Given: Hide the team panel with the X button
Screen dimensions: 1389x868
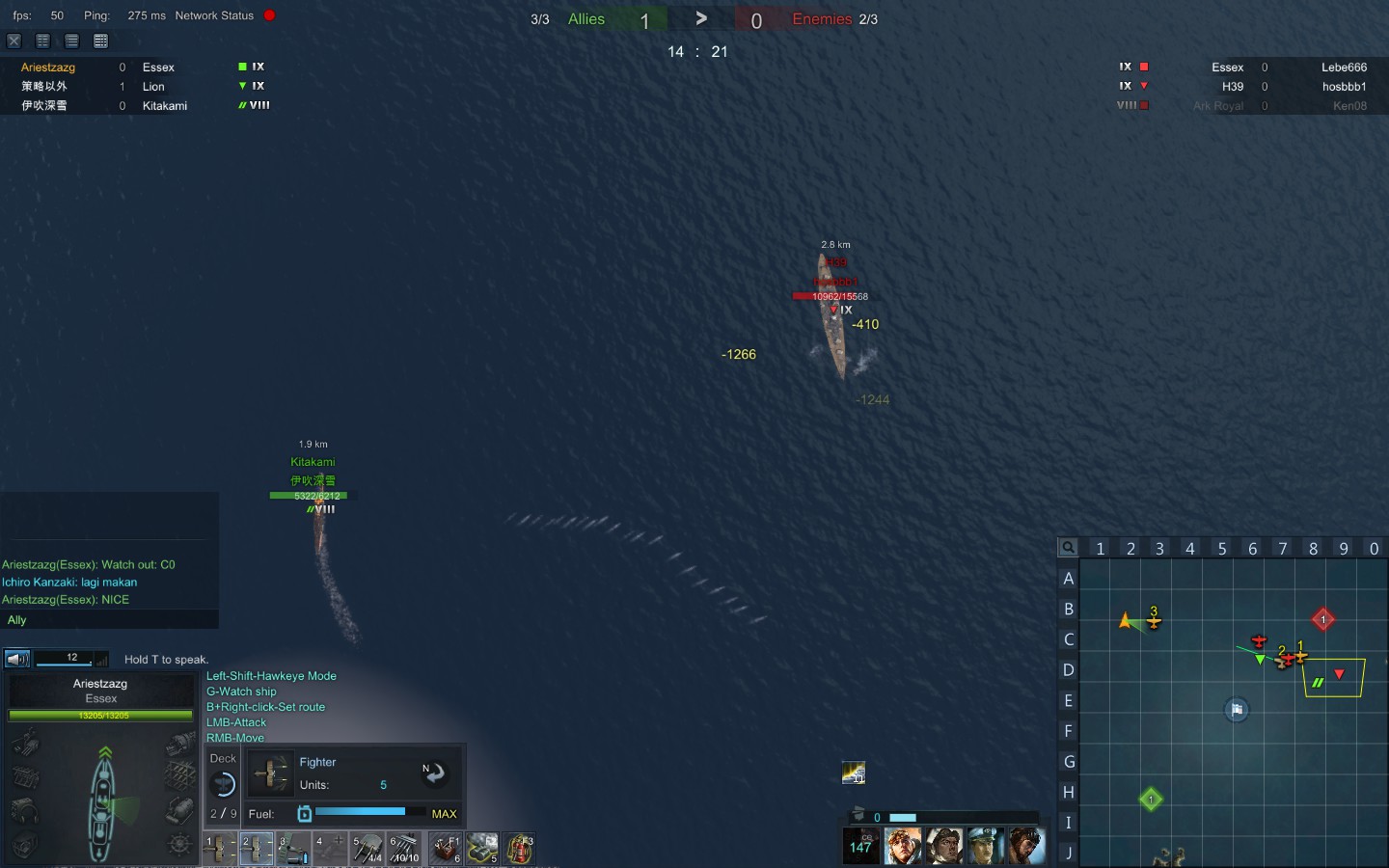Looking at the screenshot, I should tap(14, 41).
